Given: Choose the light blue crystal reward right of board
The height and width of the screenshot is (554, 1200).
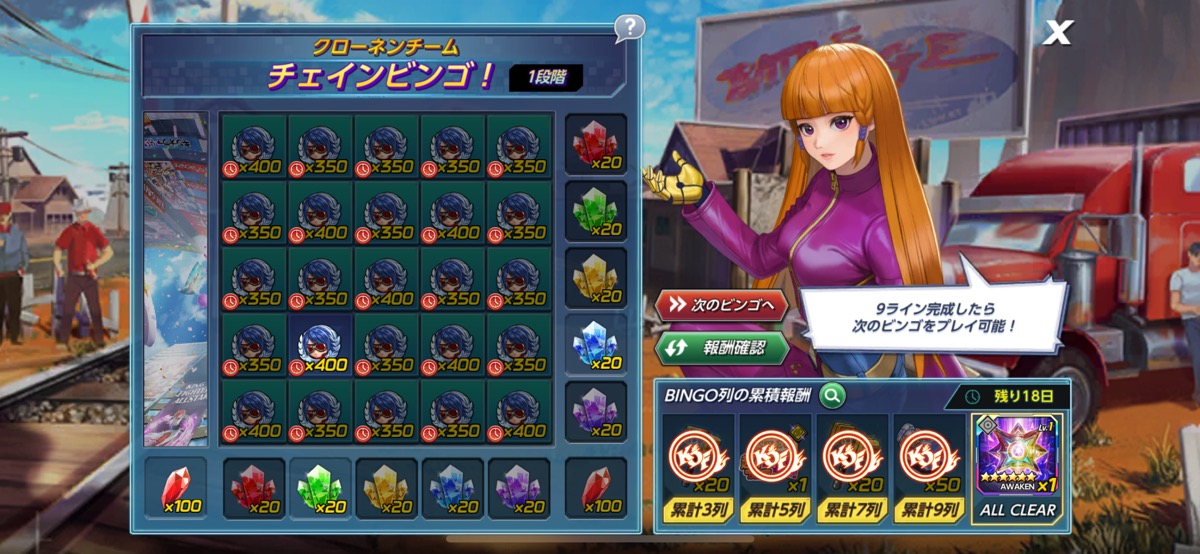Looking at the screenshot, I should pyautogui.click(x=596, y=345).
